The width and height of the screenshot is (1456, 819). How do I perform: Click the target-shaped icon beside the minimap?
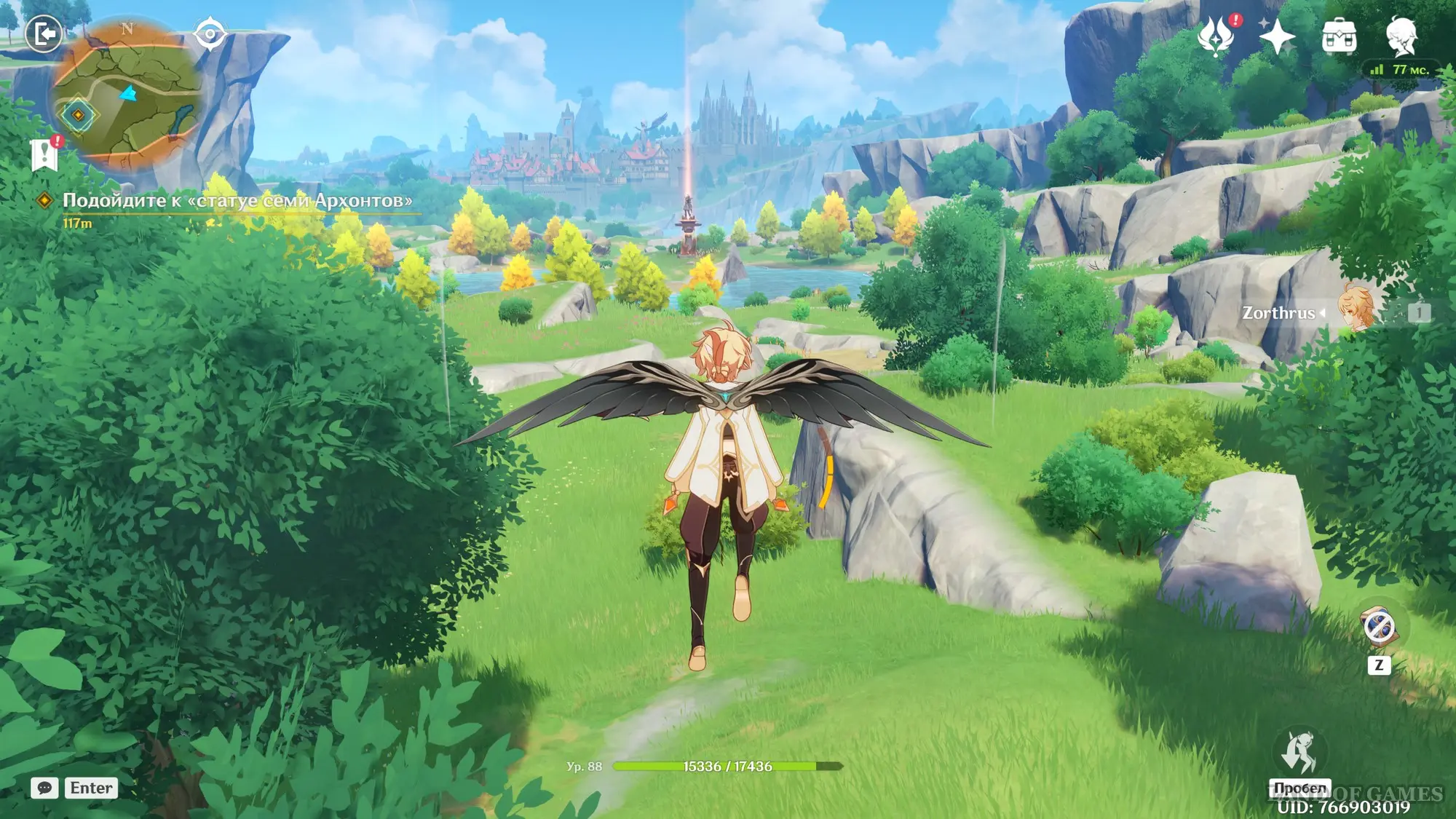pos(210,34)
